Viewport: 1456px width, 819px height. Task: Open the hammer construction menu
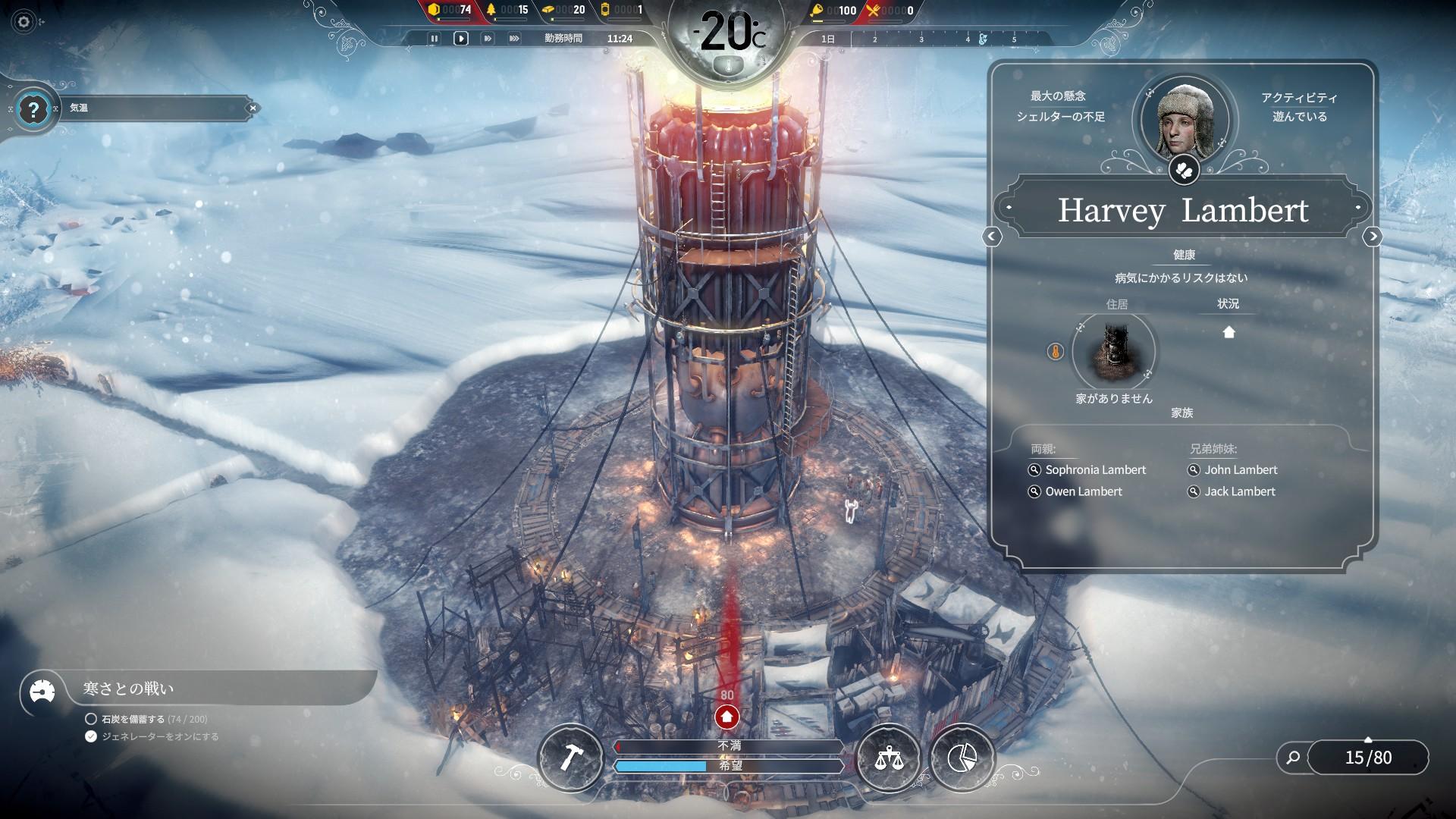point(570,757)
